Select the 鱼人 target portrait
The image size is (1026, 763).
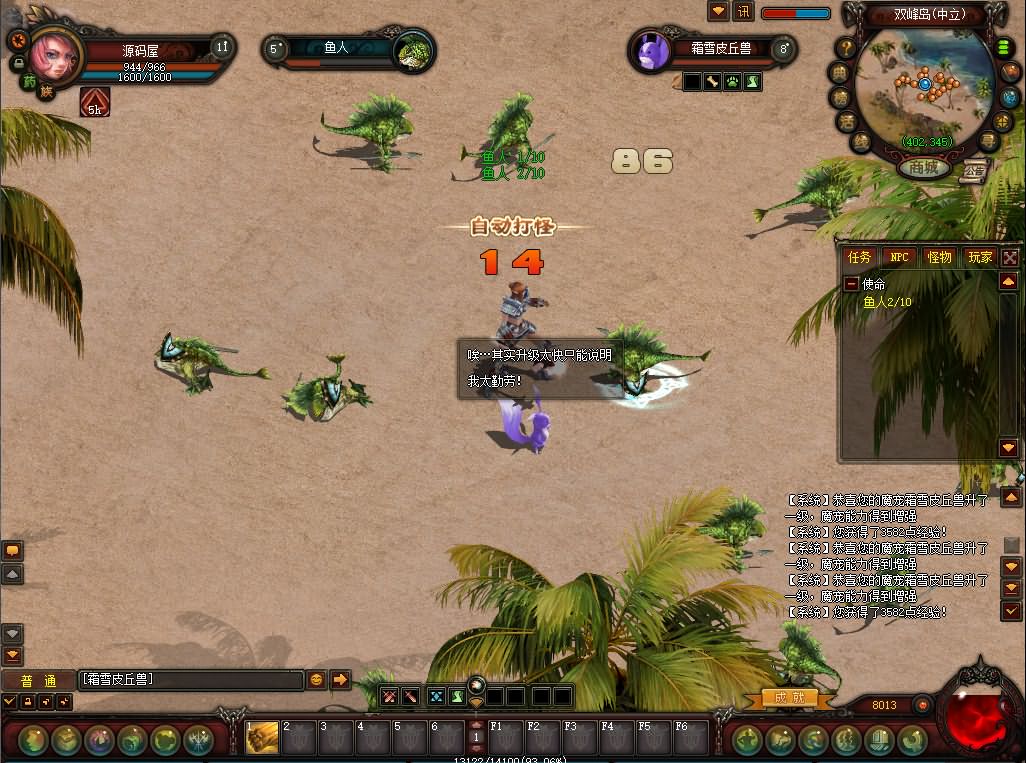click(412, 50)
